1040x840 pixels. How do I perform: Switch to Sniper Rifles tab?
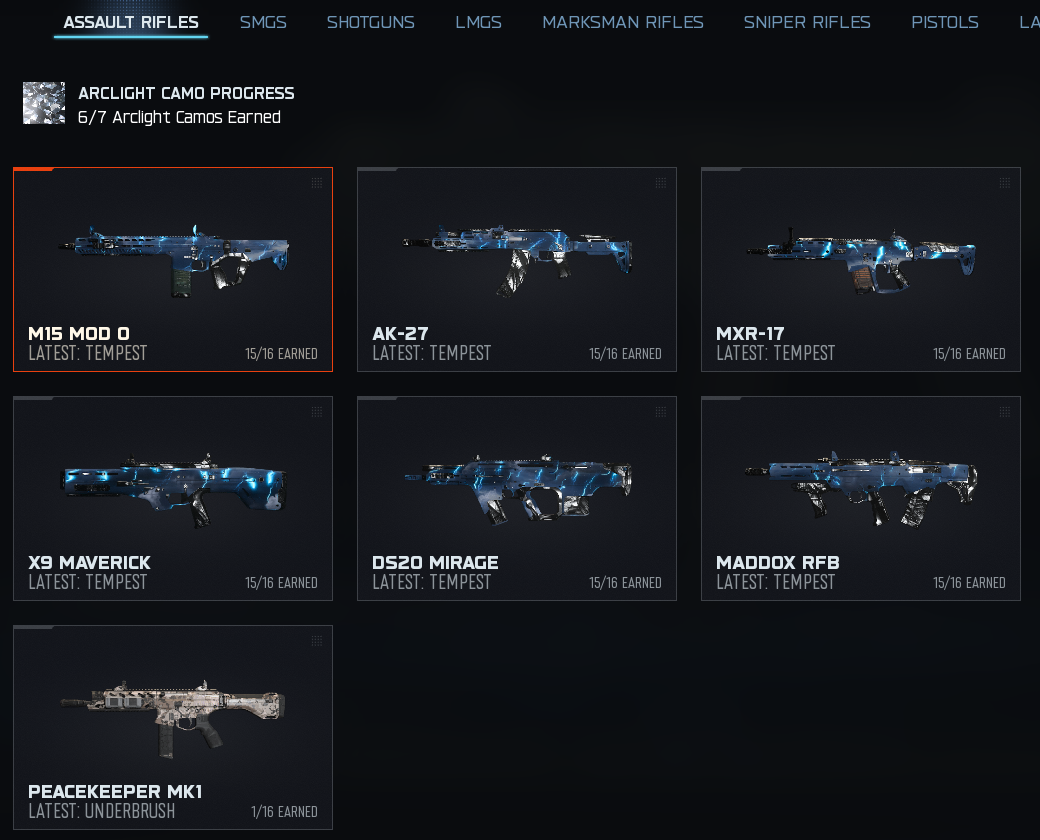806,22
